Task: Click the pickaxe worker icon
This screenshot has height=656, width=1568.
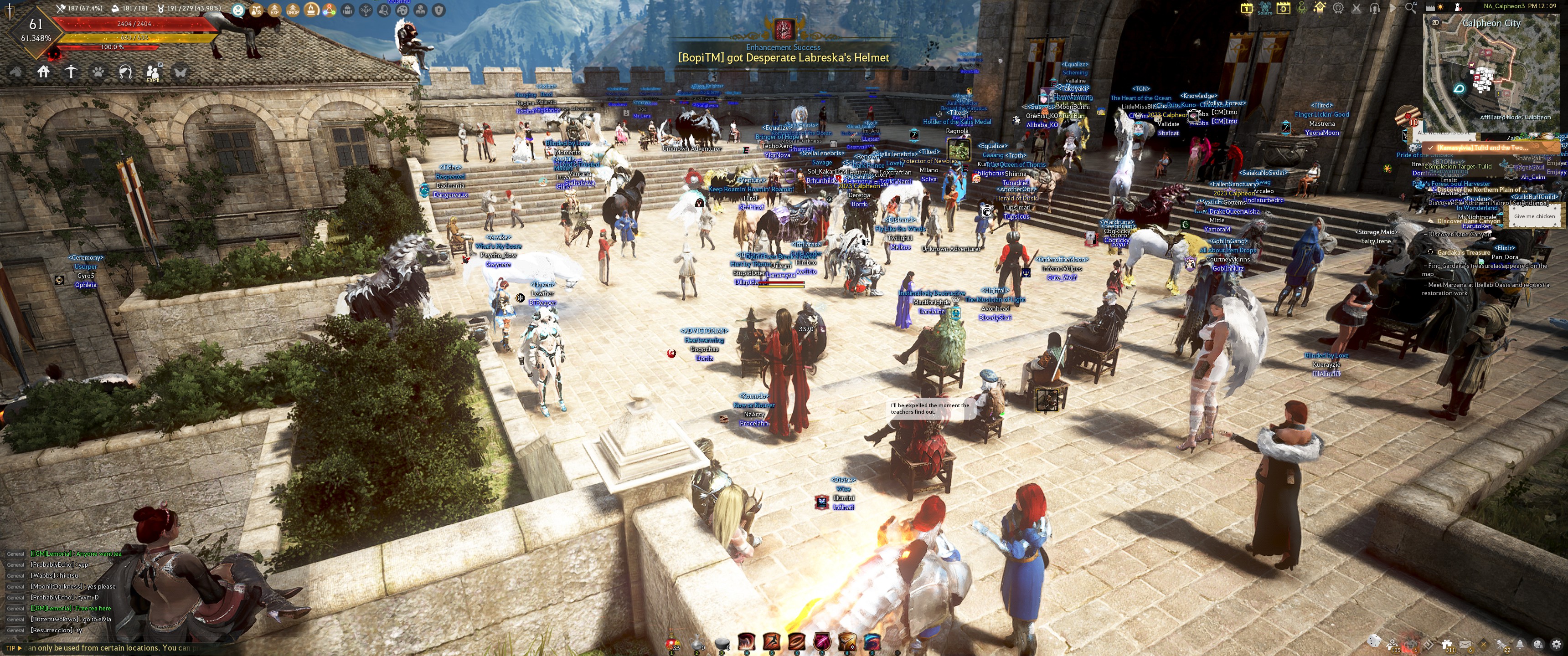Action: pyautogui.click(x=71, y=72)
